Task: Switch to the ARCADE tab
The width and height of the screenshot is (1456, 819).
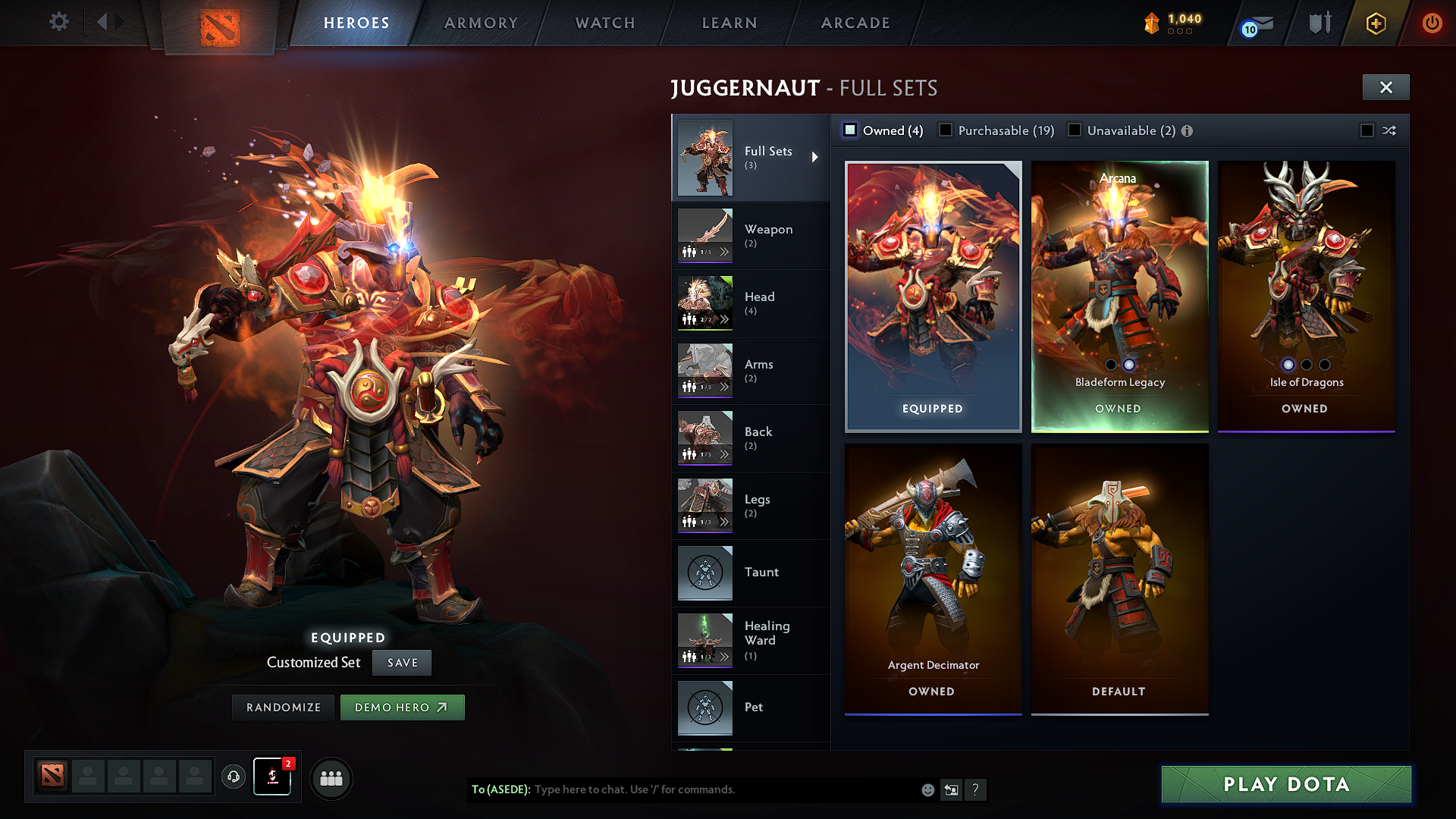Action: coord(855,23)
